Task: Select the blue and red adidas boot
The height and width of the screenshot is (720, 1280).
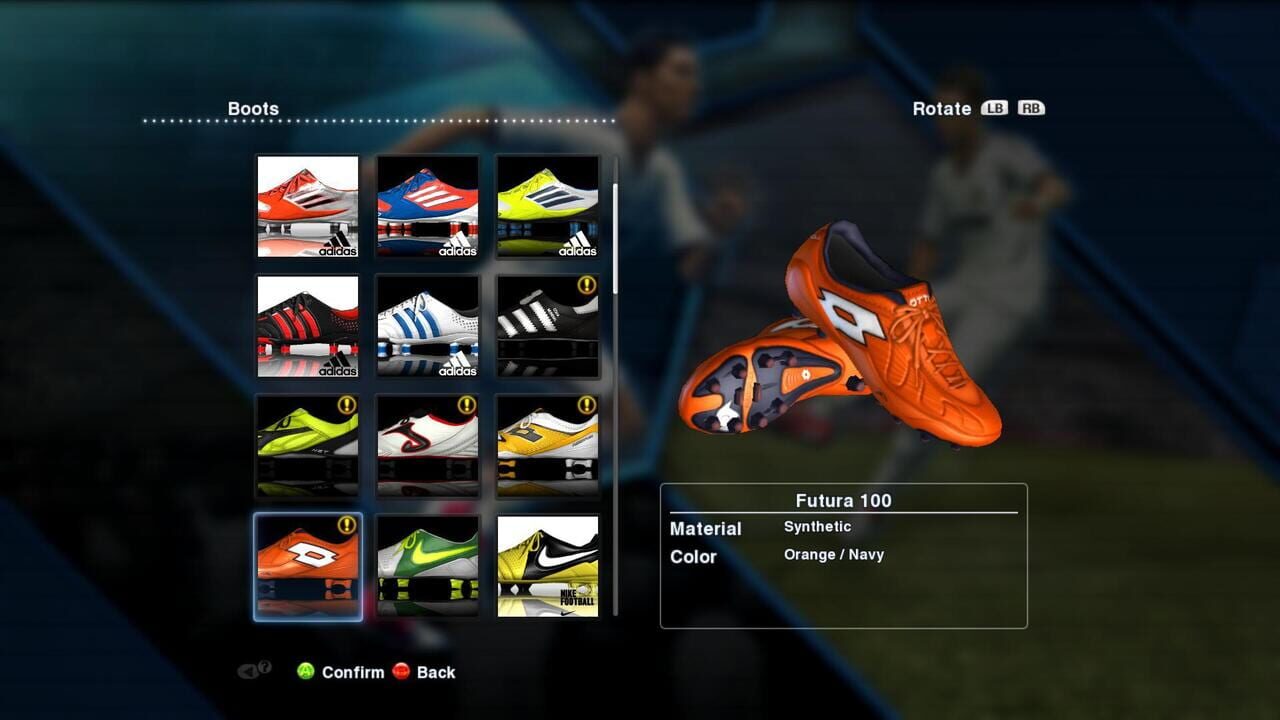Action: click(x=427, y=205)
